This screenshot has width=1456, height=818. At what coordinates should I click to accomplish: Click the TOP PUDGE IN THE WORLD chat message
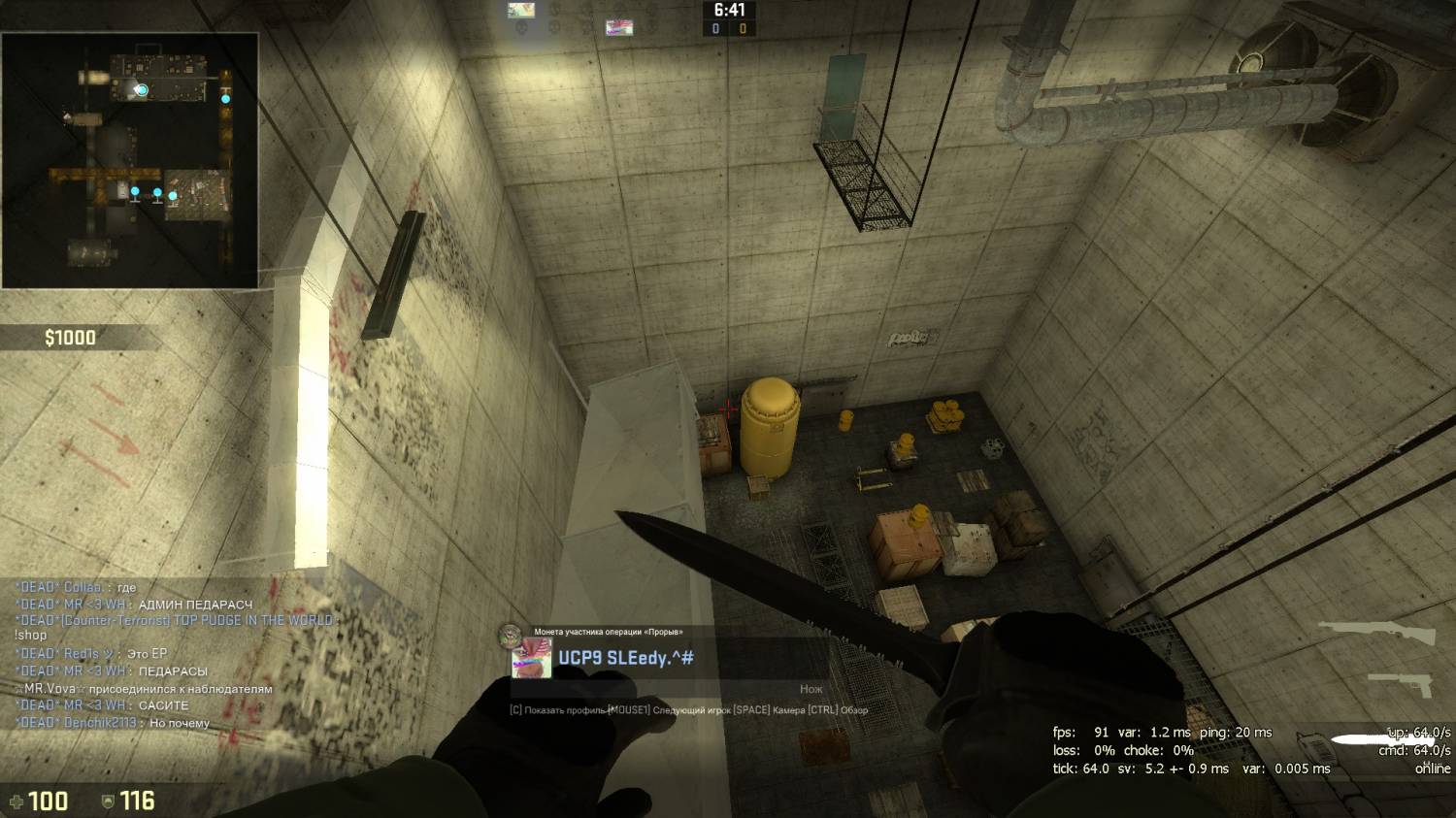[175, 620]
